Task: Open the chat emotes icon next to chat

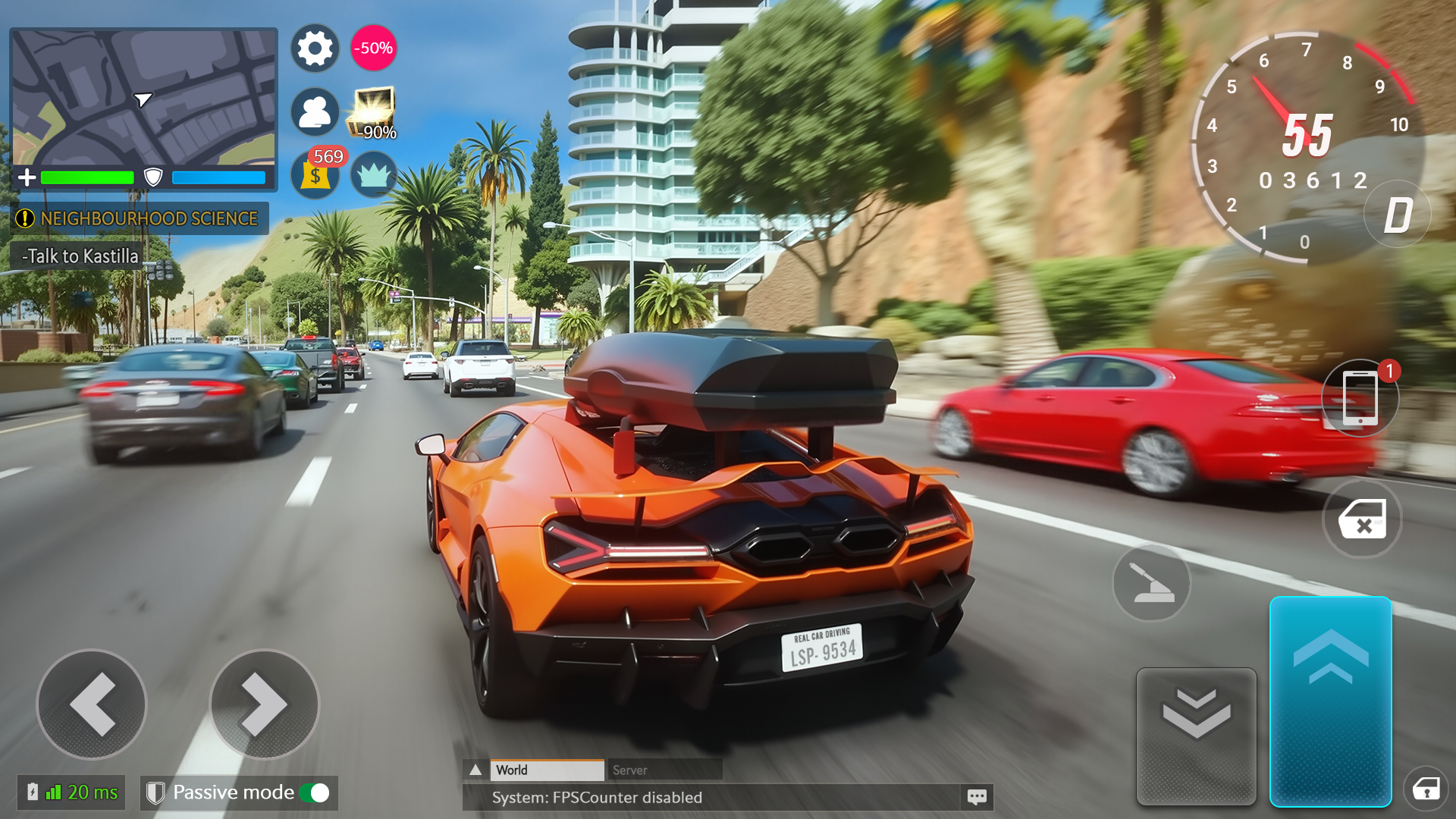Action: click(x=978, y=797)
